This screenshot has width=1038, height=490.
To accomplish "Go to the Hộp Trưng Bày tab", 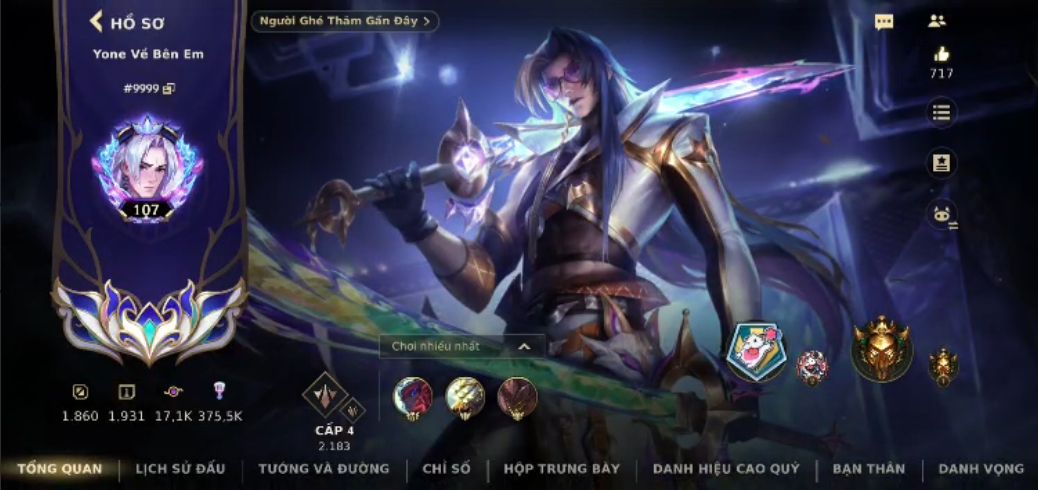I will [562, 468].
